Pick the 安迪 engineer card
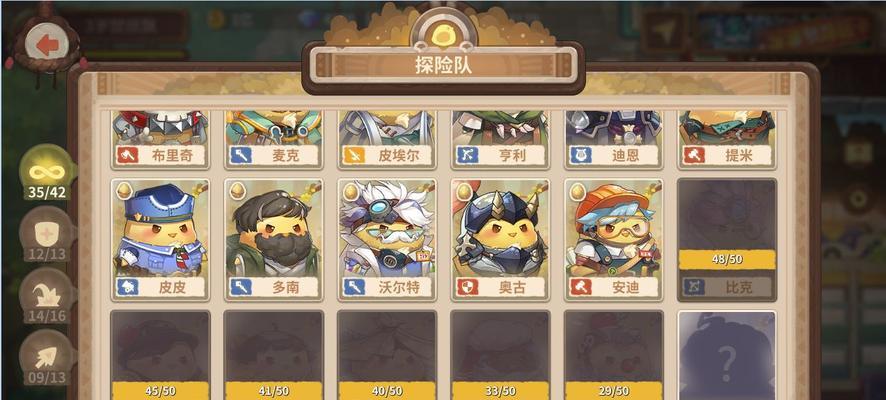 click(613, 238)
